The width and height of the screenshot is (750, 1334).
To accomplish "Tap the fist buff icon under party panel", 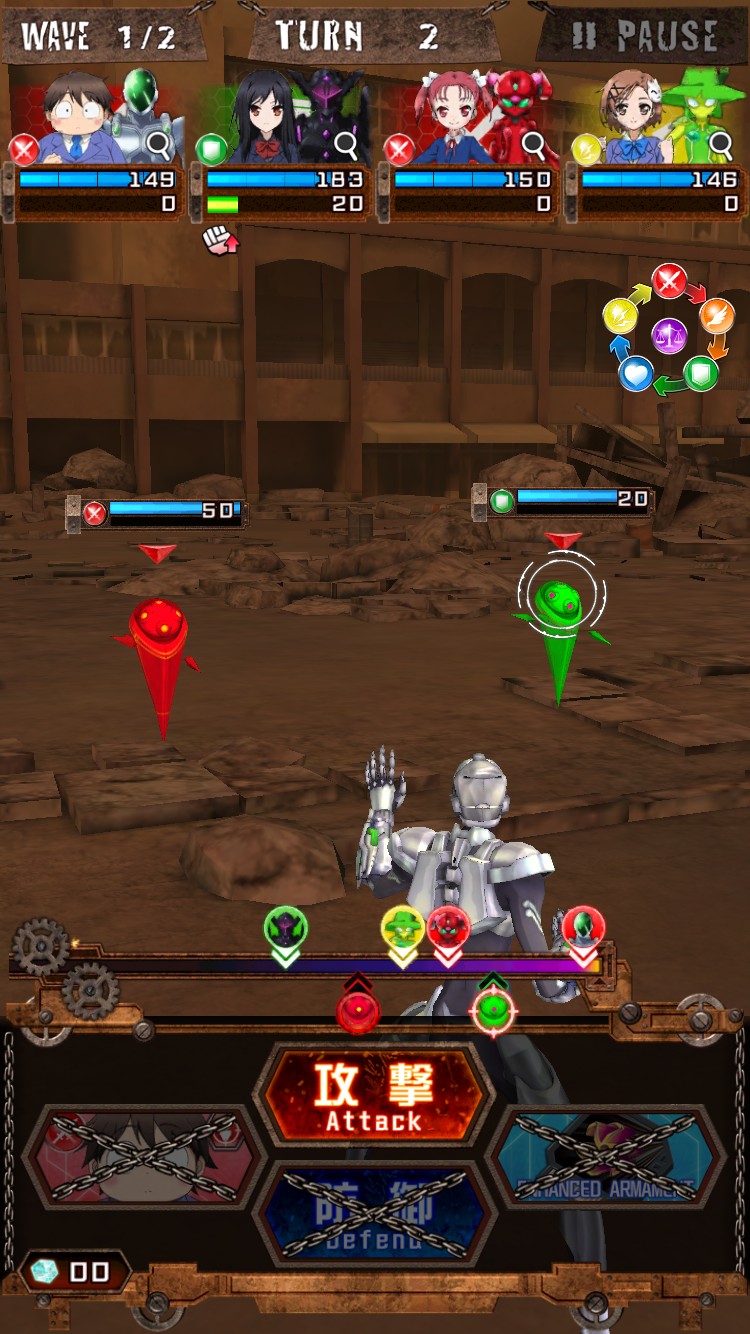I will click(218, 240).
